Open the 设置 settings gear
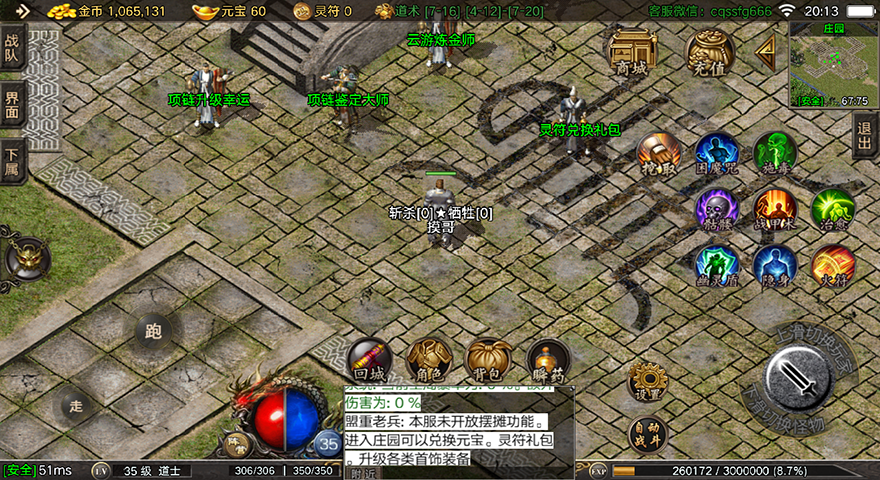880x480 pixels. pyautogui.click(x=648, y=381)
